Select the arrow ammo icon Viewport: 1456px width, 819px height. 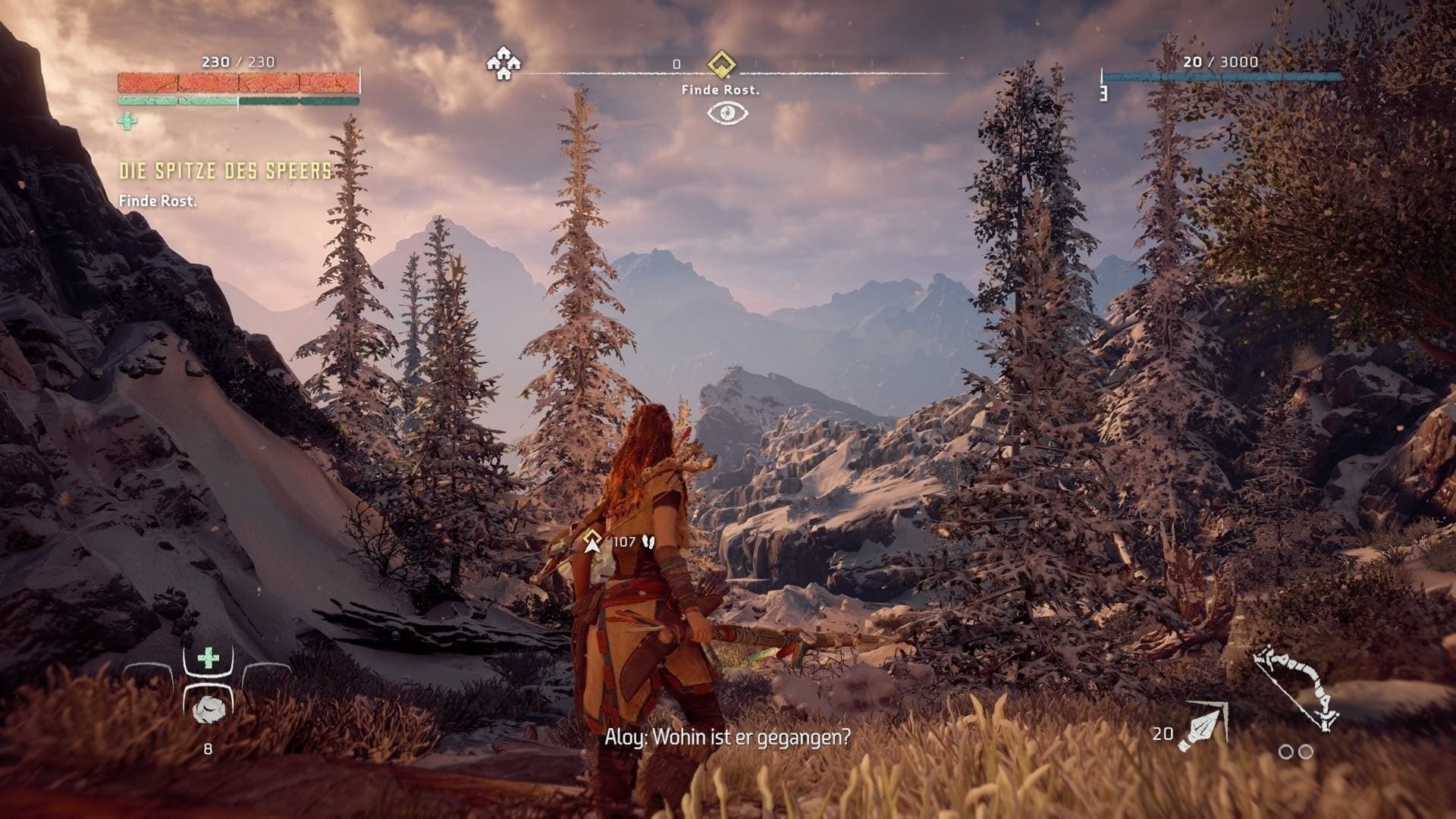click(1203, 726)
